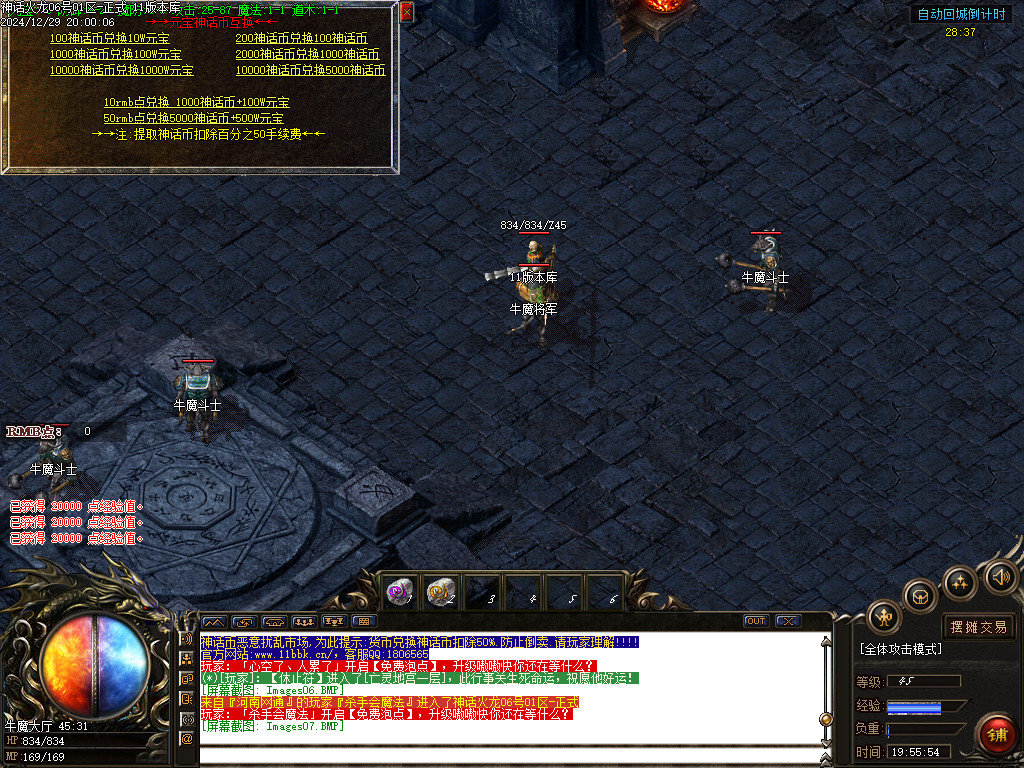The image size is (1024, 768).
Task: Open the character figure icon
Action: point(884,617)
